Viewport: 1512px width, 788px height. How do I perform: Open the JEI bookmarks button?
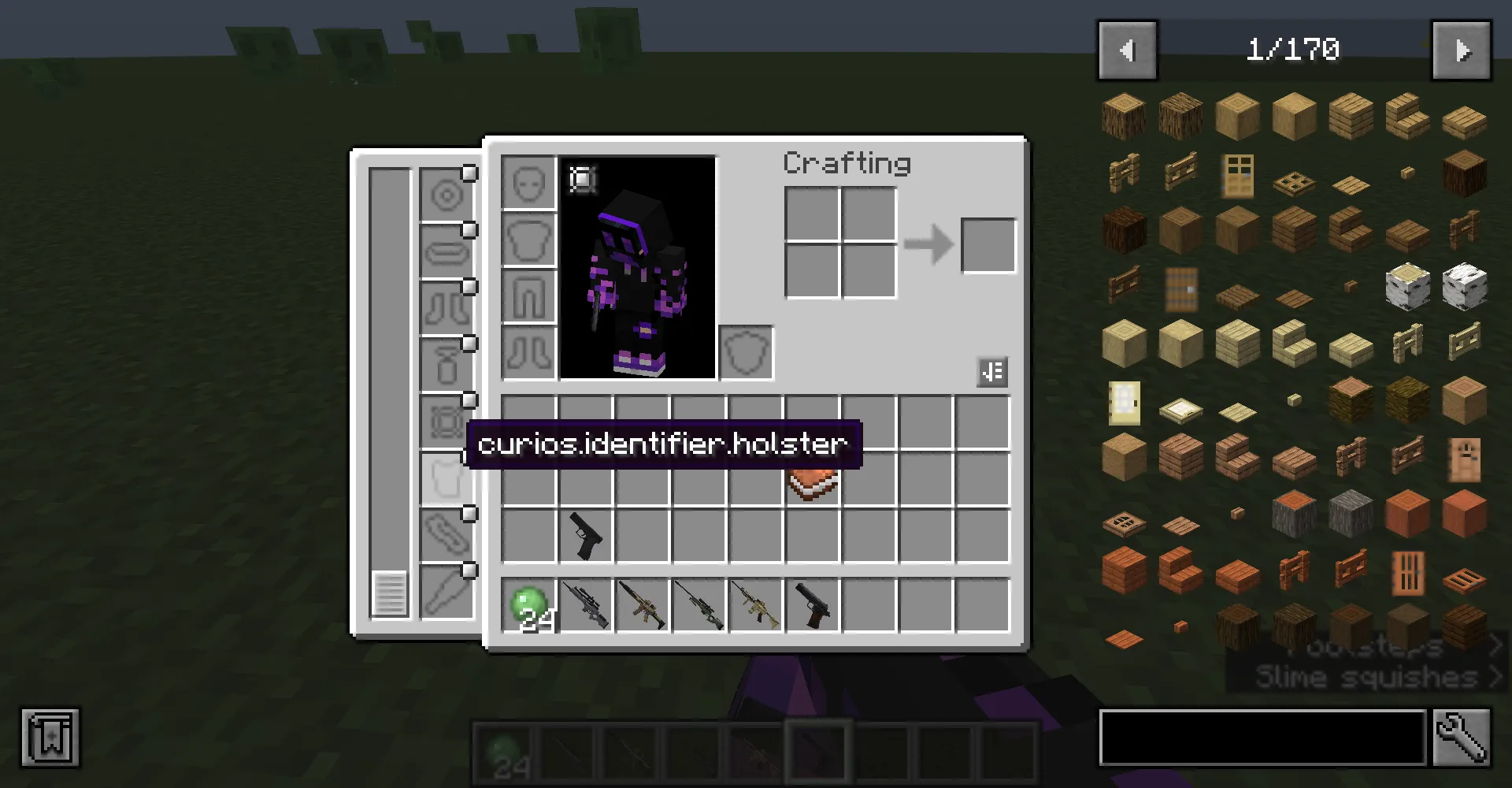click(x=50, y=738)
